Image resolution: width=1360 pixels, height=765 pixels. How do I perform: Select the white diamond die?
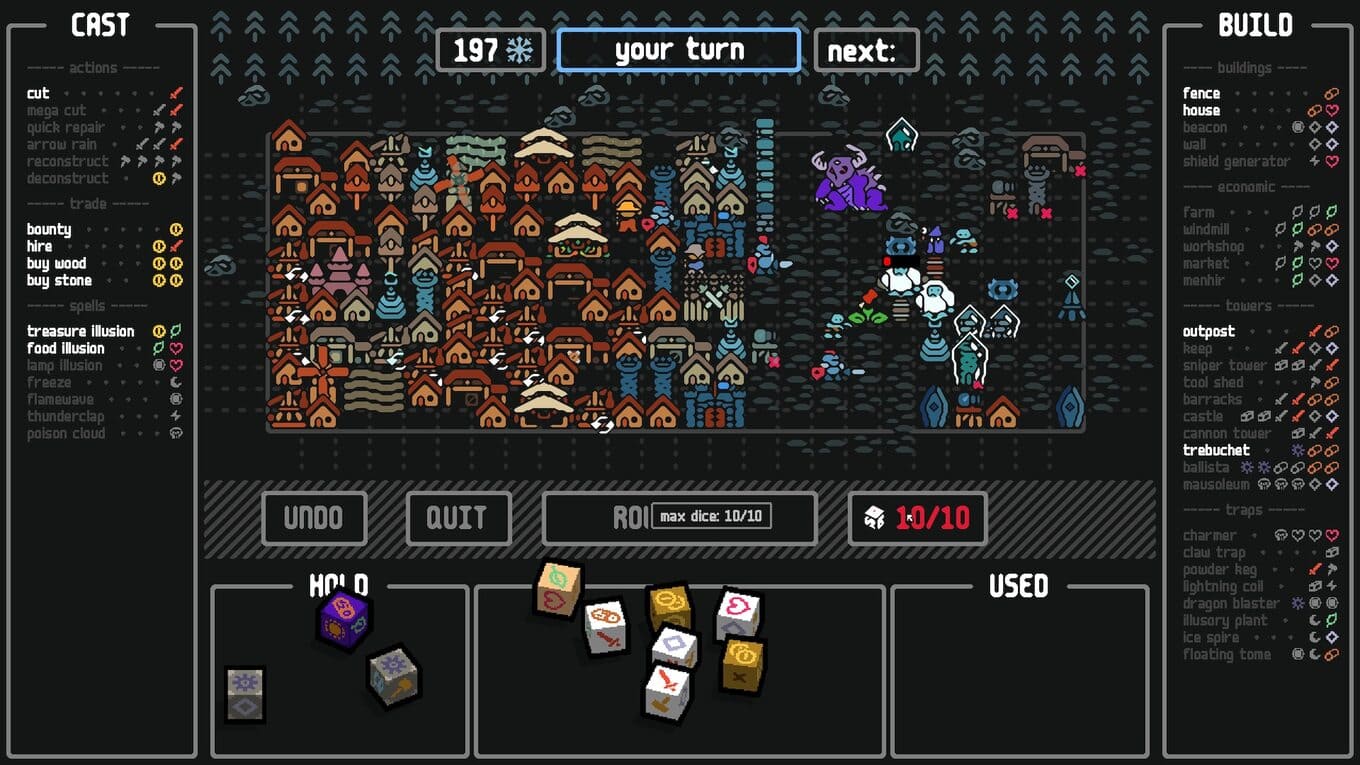[675, 647]
